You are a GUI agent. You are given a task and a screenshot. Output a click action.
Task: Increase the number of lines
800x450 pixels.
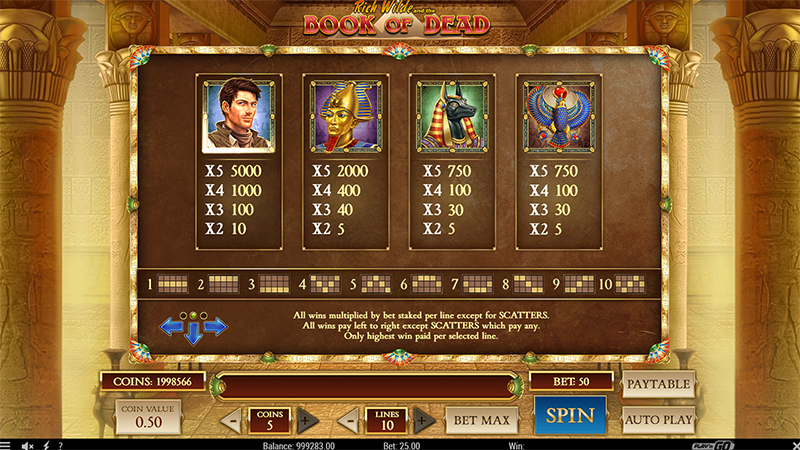[424, 420]
